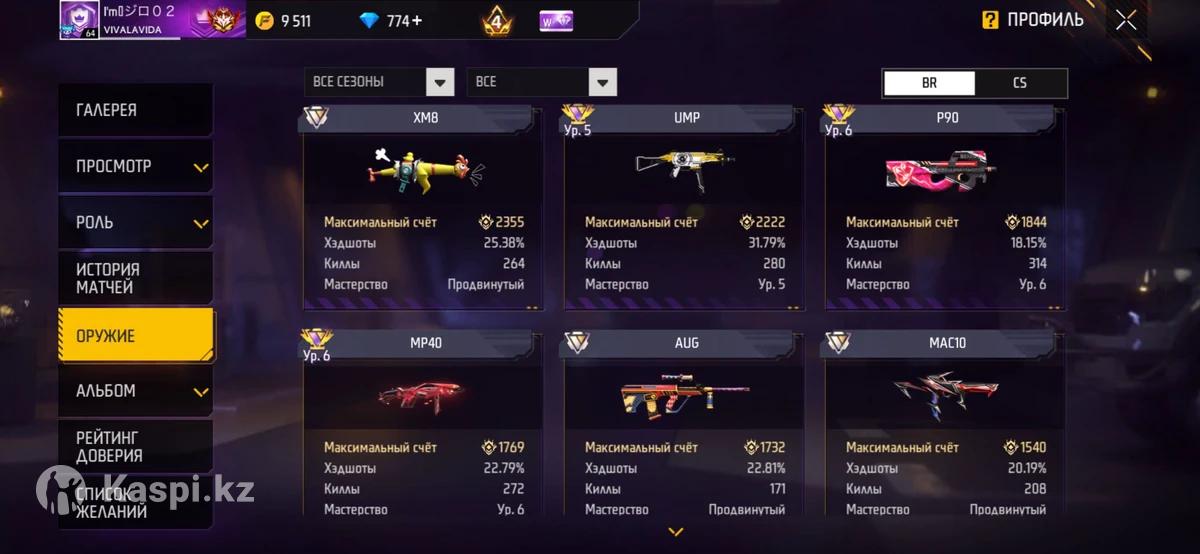Select the UMP weapon stats card
This screenshot has height=554, width=1200.
tap(684, 208)
